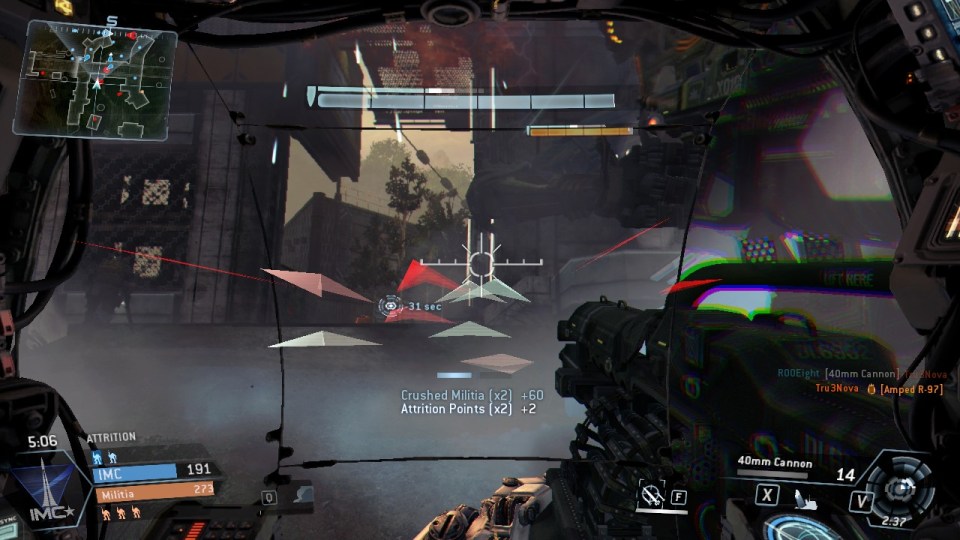Click the orange Militia titan icons
The width and height of the screenshot is (960, 540).
[120, 513]
